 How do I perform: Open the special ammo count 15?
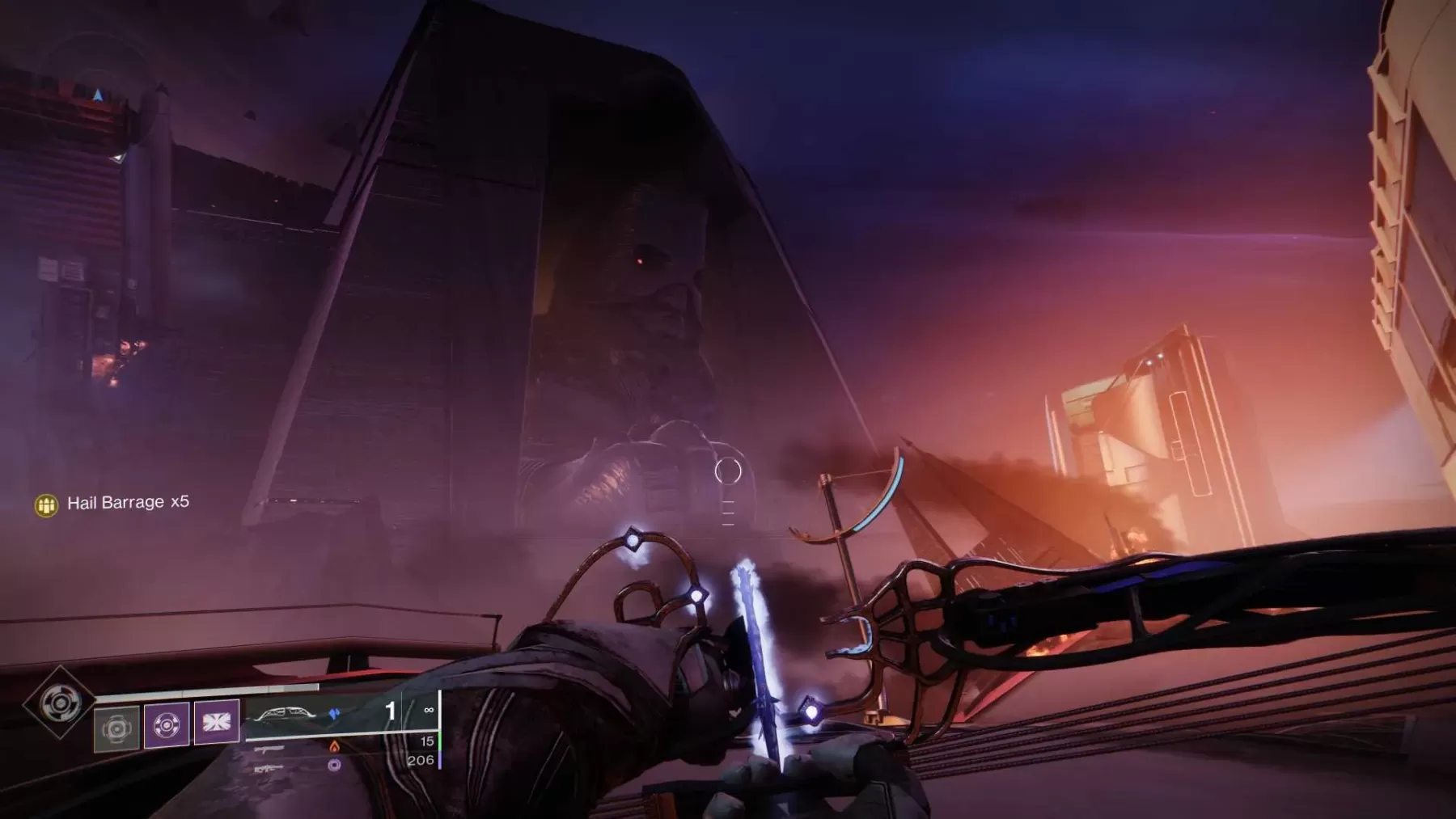pos(427,741)
